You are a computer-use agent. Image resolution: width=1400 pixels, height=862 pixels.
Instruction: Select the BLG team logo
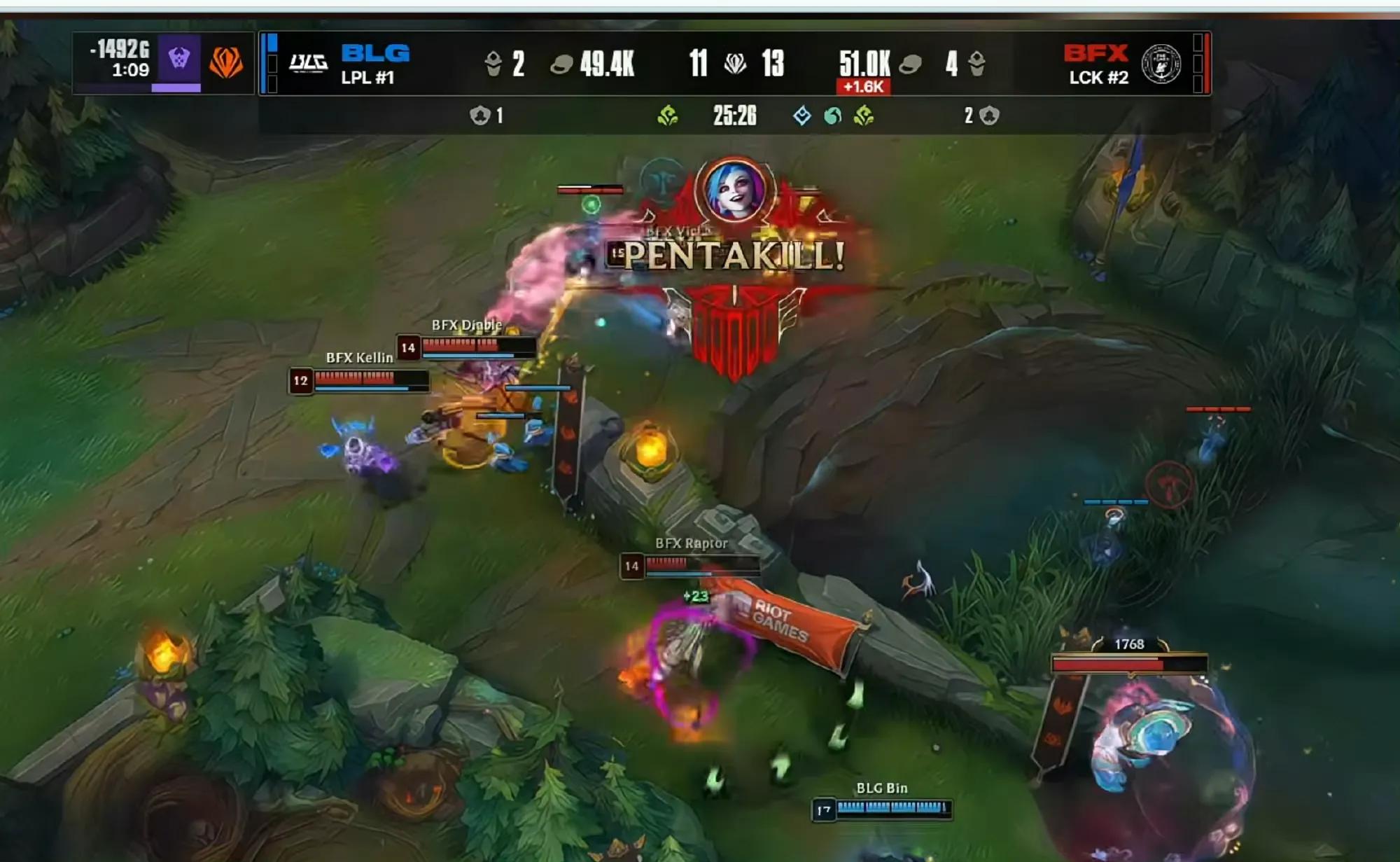coord(308,64)
